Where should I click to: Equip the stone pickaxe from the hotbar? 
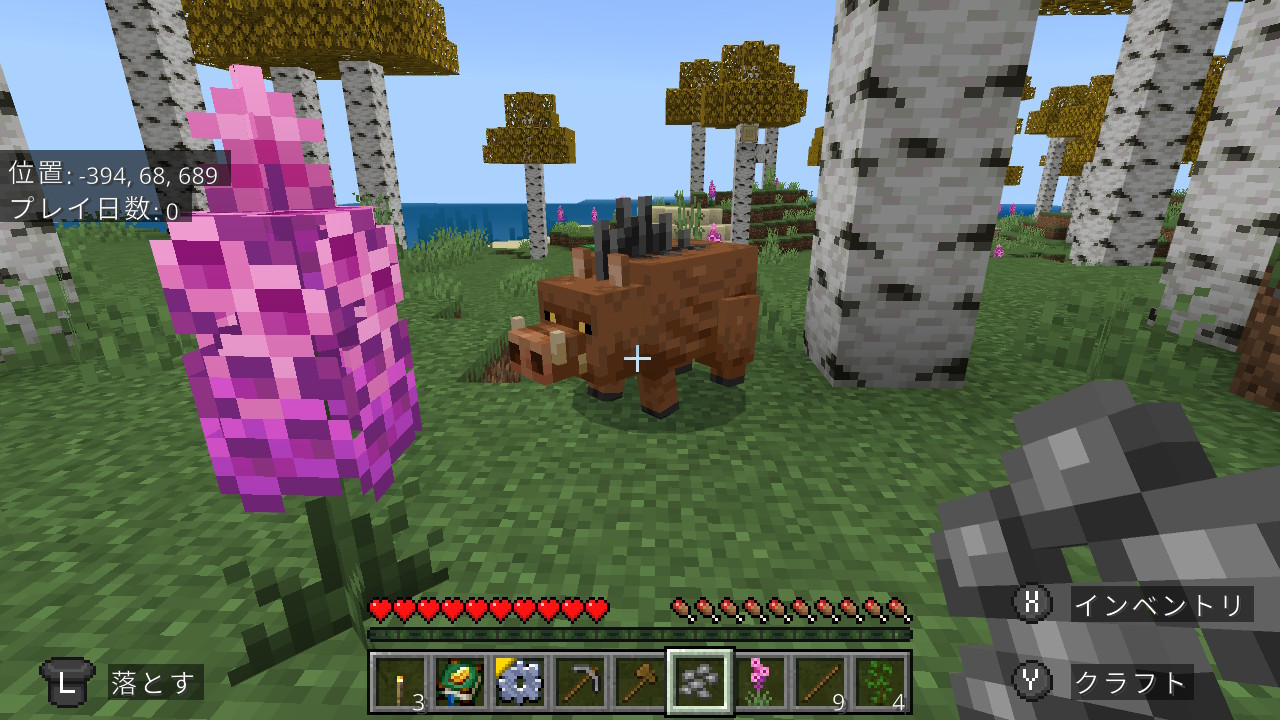(580, 682)
